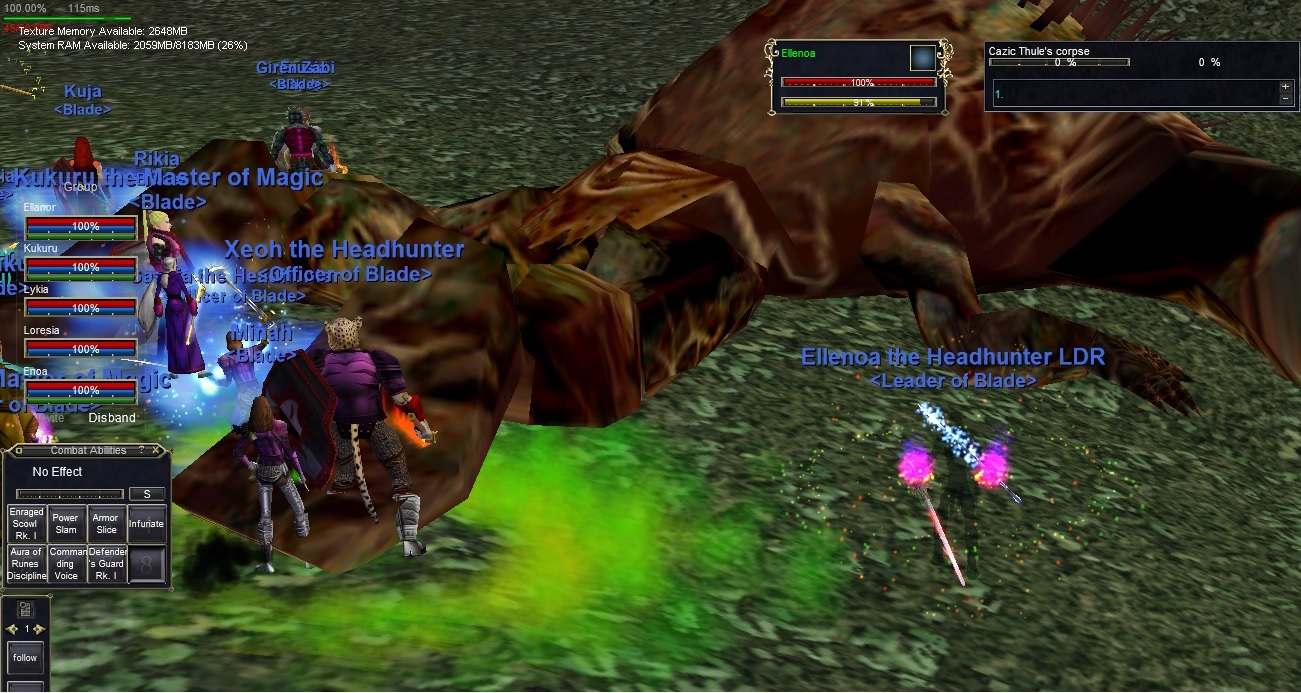This screenshot has height=693, width=1301.
Task: Activate the Enraged Scowl Rk. I ability
Action: (x=26, y=524)
